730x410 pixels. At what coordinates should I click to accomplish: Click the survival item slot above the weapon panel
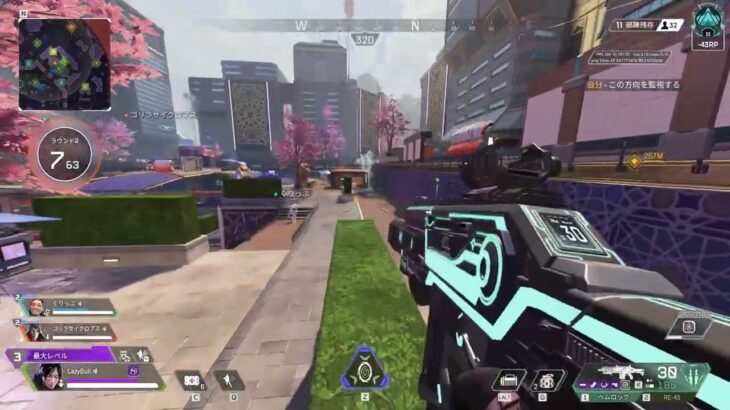pyautogui.click(x=688, y=325)
